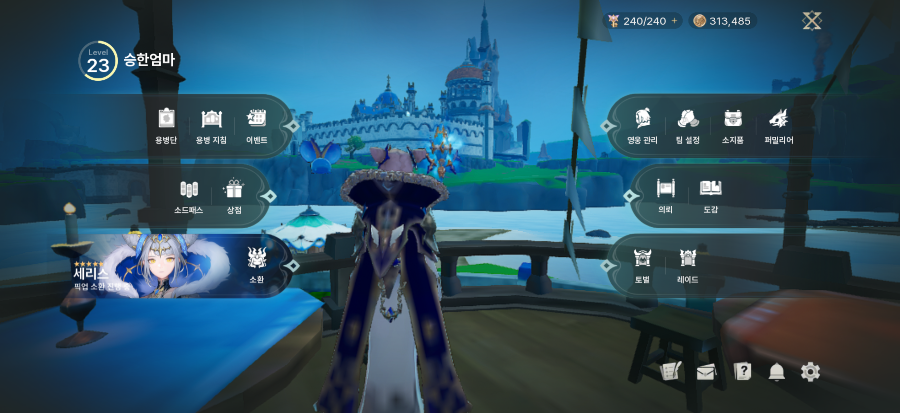Enter the 레이드 raid mode
900x413 pixels.
tap(687, 263)
